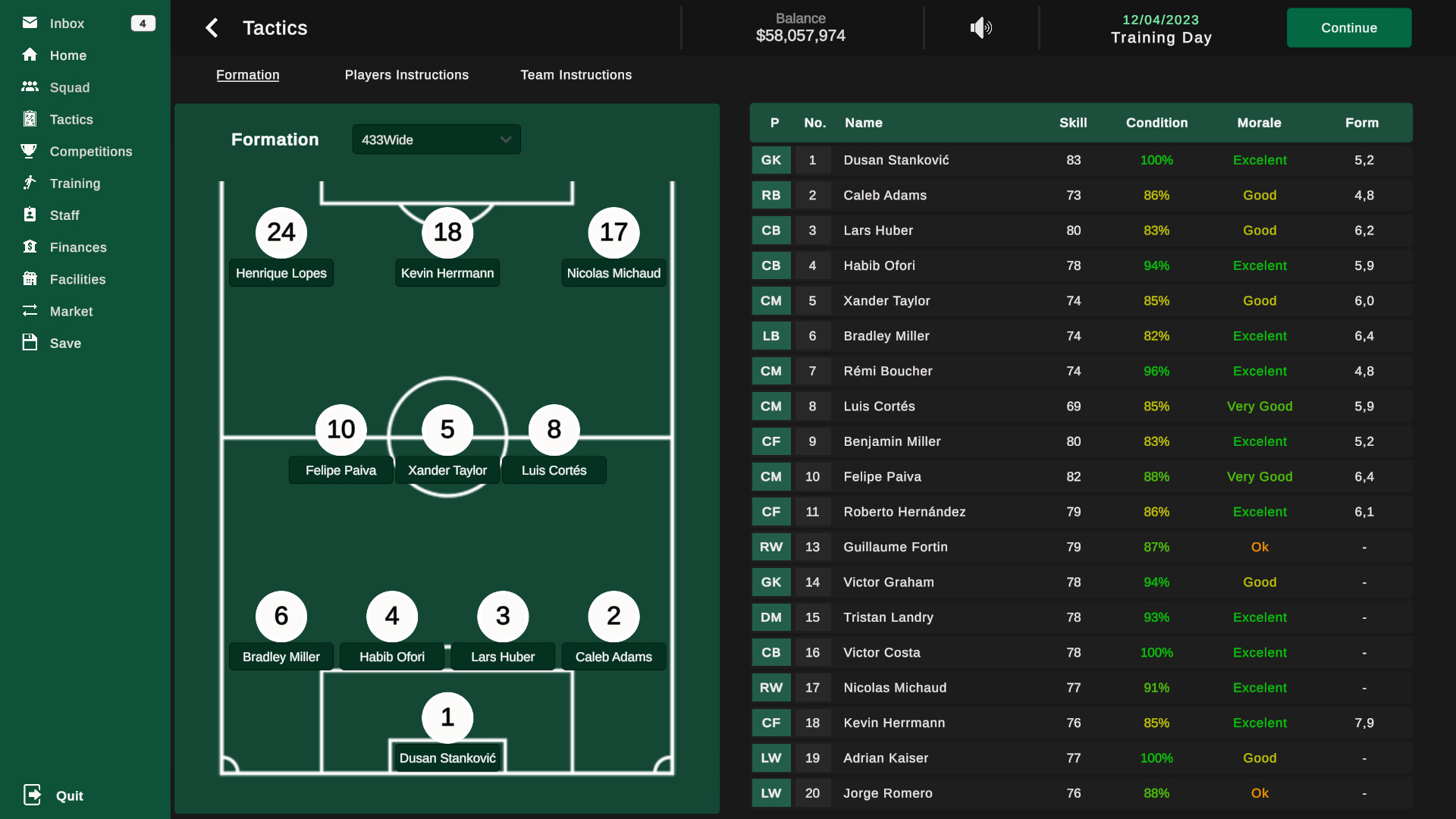Mute the game audio
The image size is (1456, 819).
[x=980, y=28]
